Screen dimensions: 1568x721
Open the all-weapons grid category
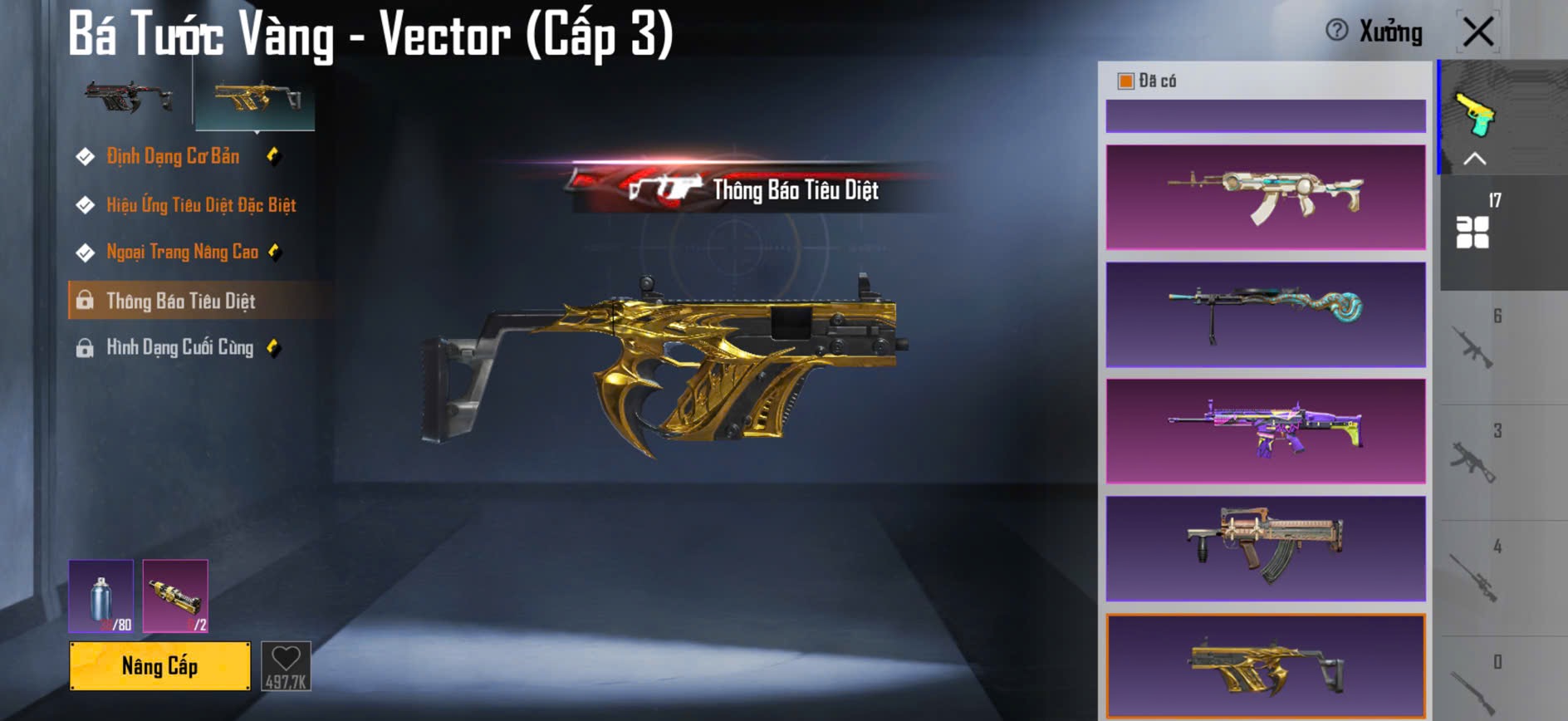click(x=1472, y=232)
